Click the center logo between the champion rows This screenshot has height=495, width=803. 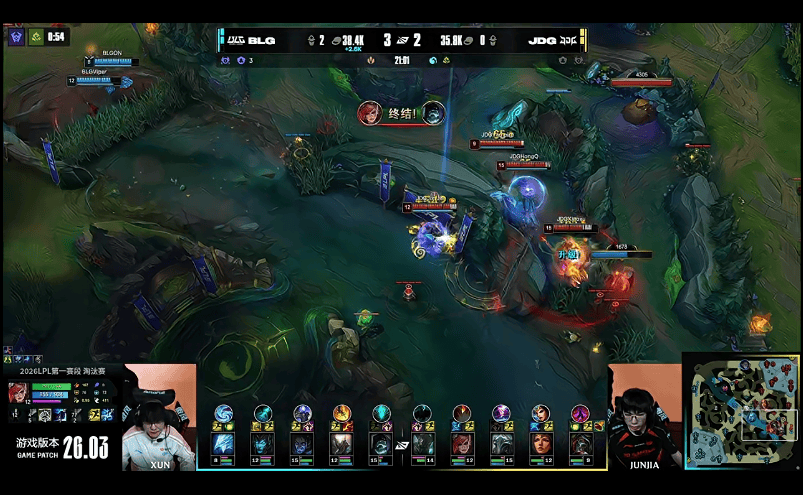pos(401,445)
